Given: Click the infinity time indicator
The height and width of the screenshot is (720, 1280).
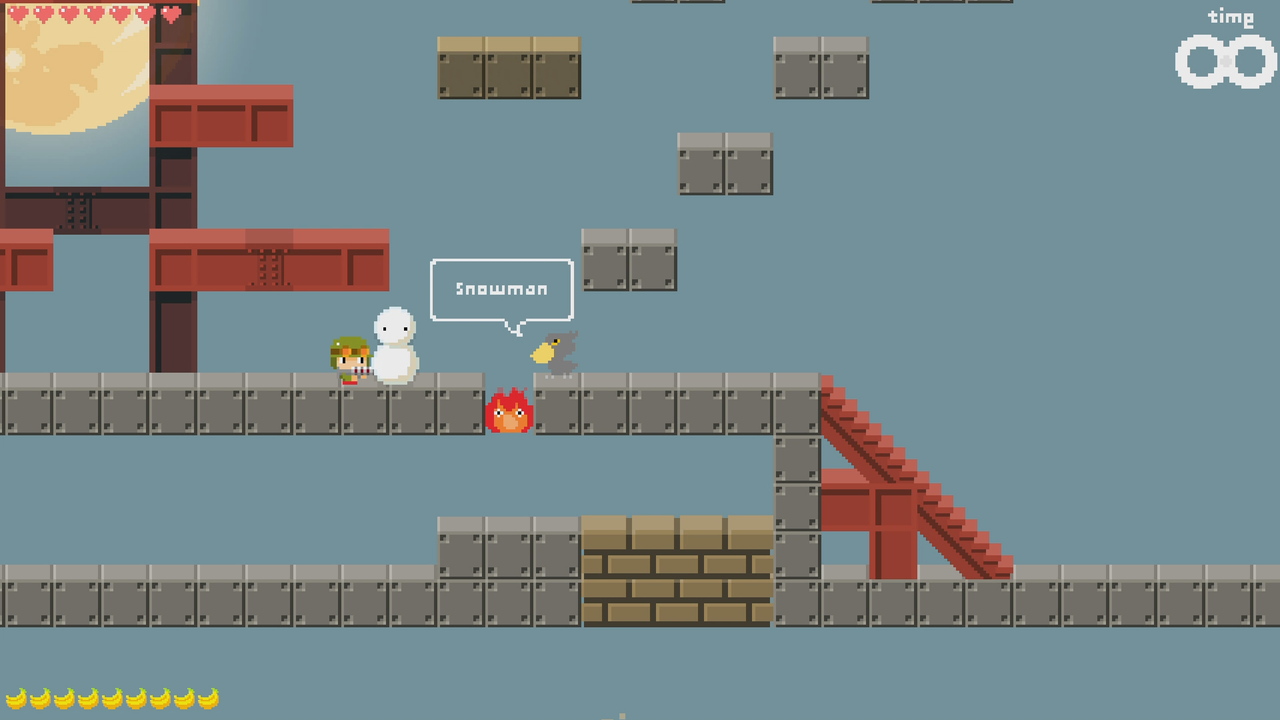Looking at the screenshot, I should pyautogui.click(x=1222, y=62).
